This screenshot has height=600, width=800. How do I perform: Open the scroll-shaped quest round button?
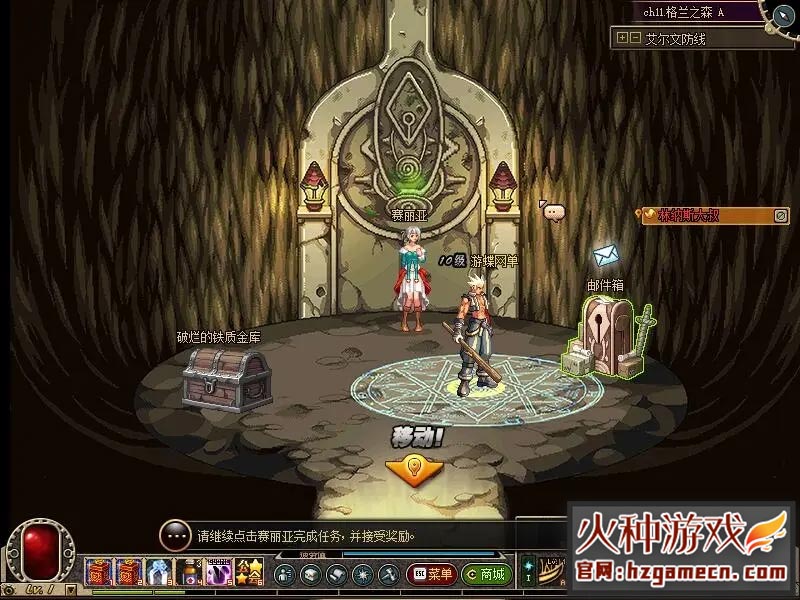pyautogui.click(x=336, y=575)
